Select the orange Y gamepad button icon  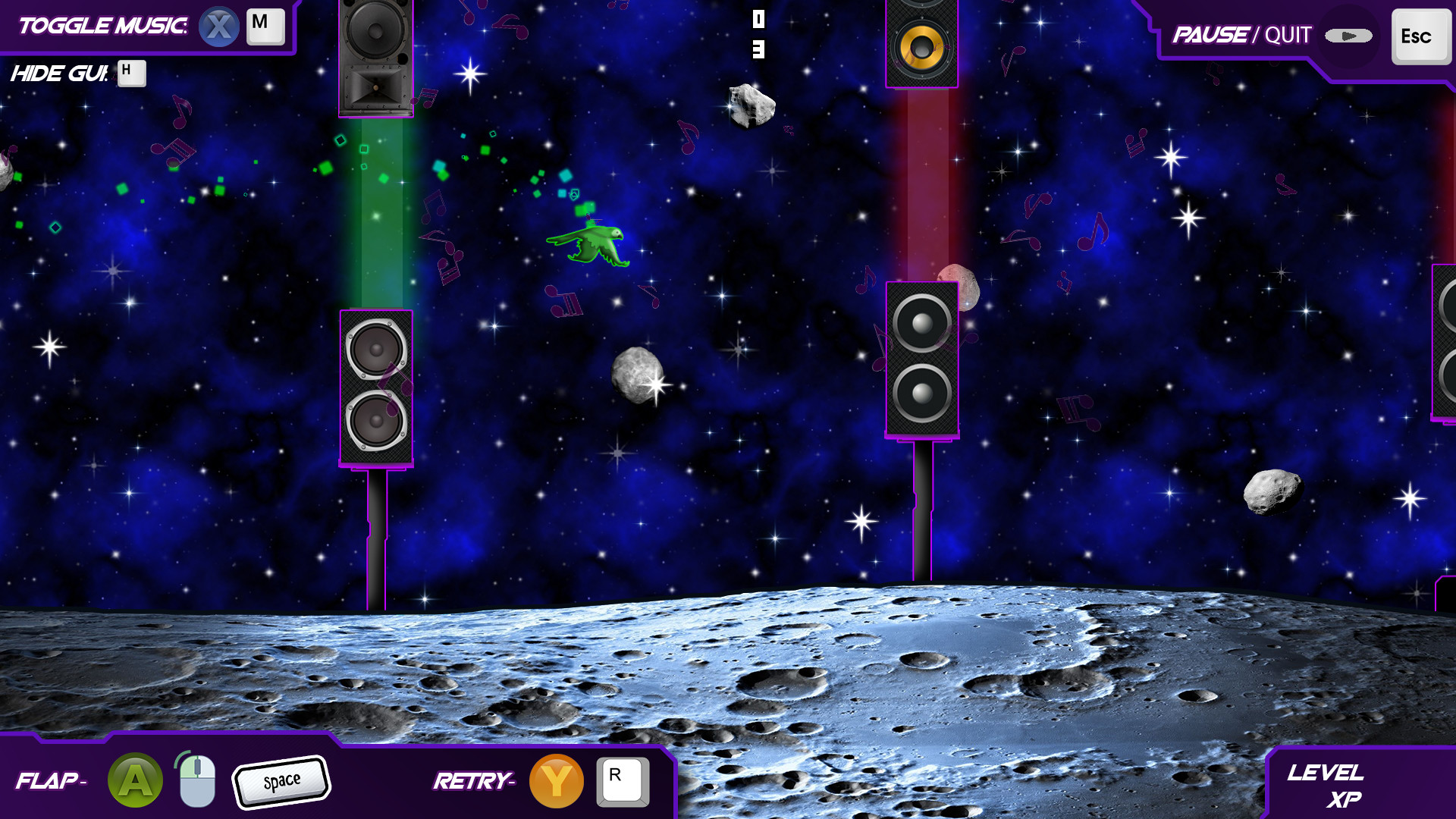556,780
